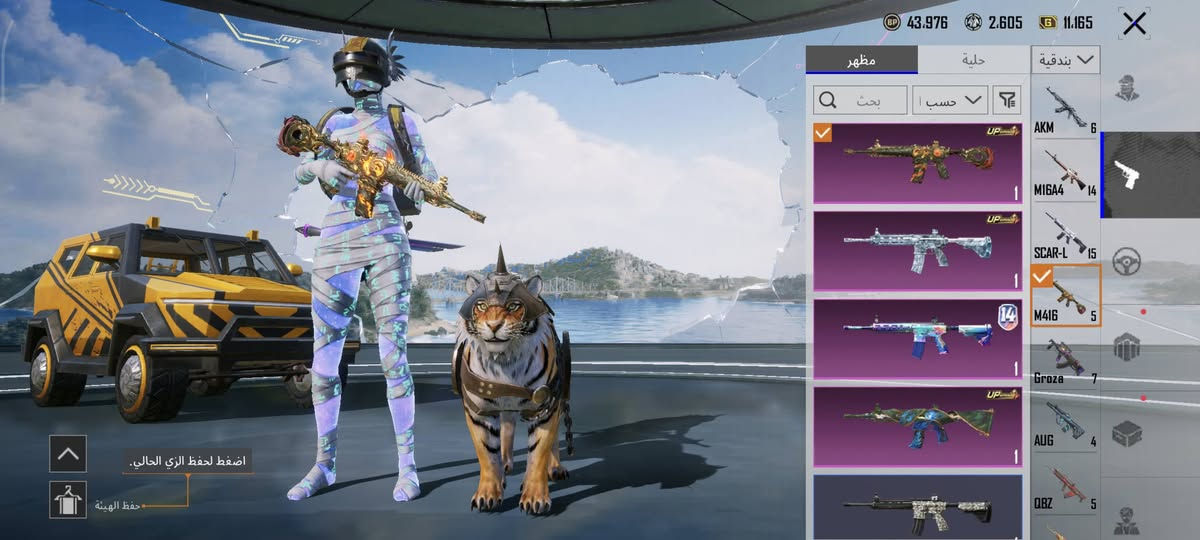Open the حلية ornaments tab
This screenshot has height=540, width=1200.
pyautogui.click(x=973, y=60)
